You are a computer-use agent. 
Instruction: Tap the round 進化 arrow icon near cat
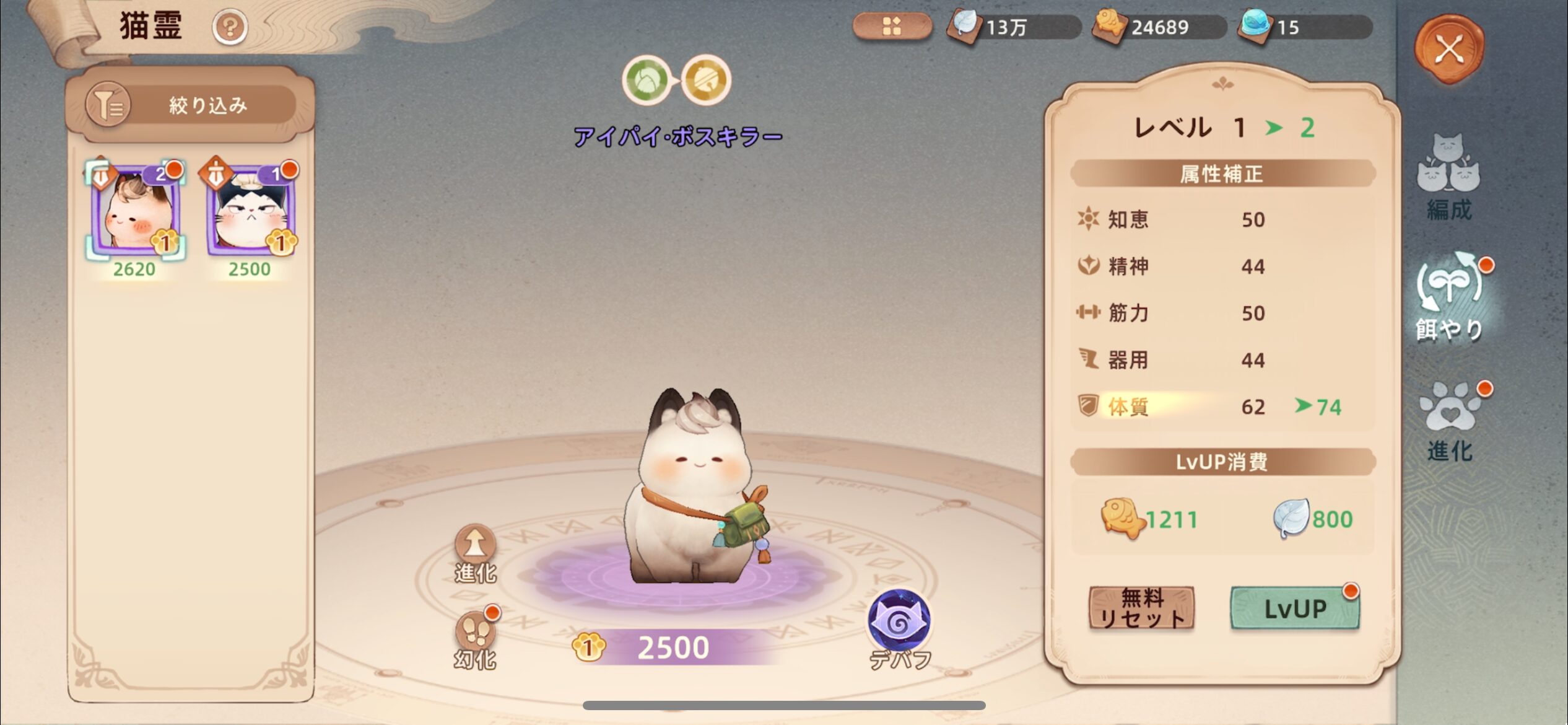point(475,545)
